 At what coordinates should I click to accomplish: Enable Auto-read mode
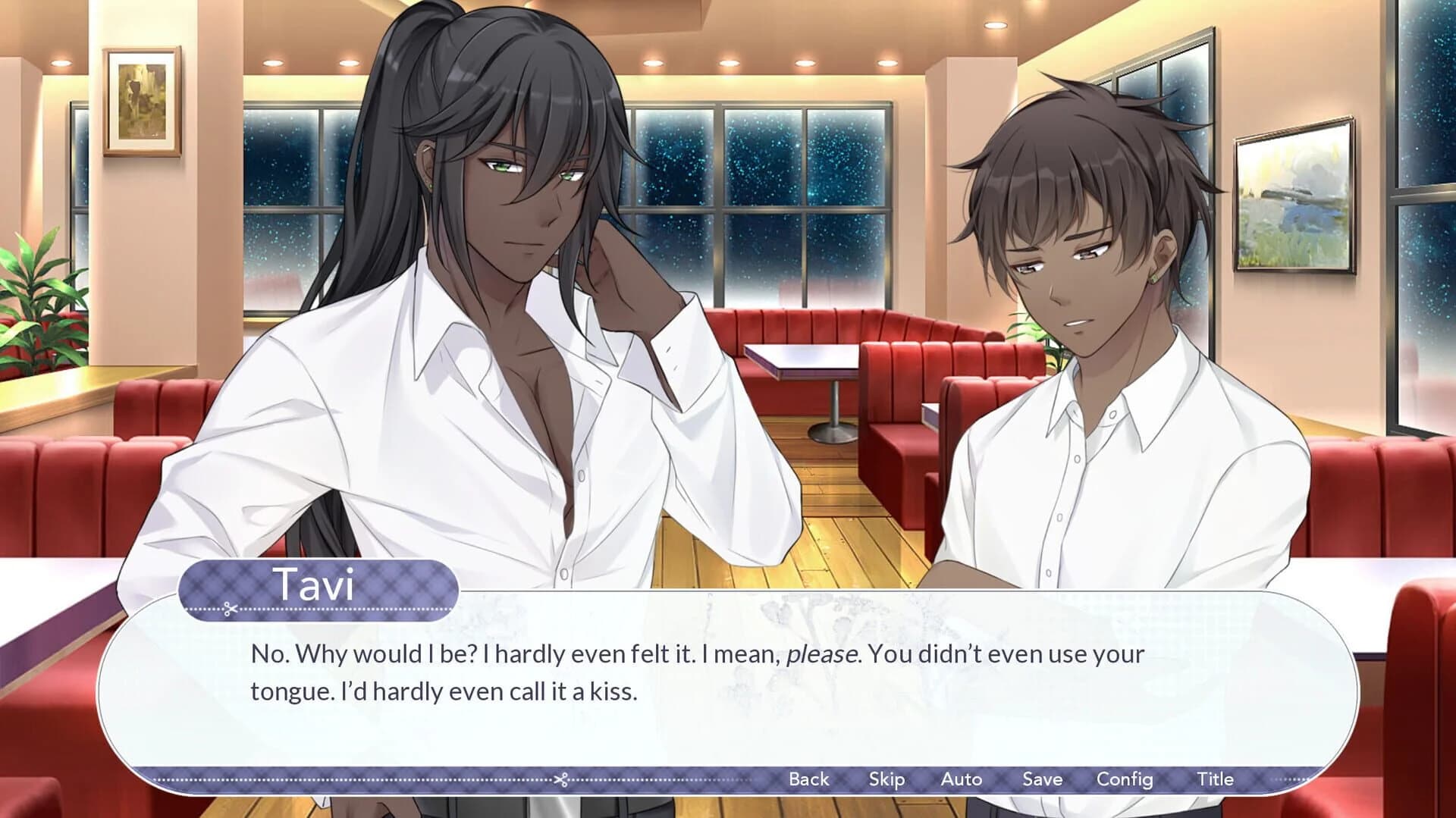click(962, 779)
